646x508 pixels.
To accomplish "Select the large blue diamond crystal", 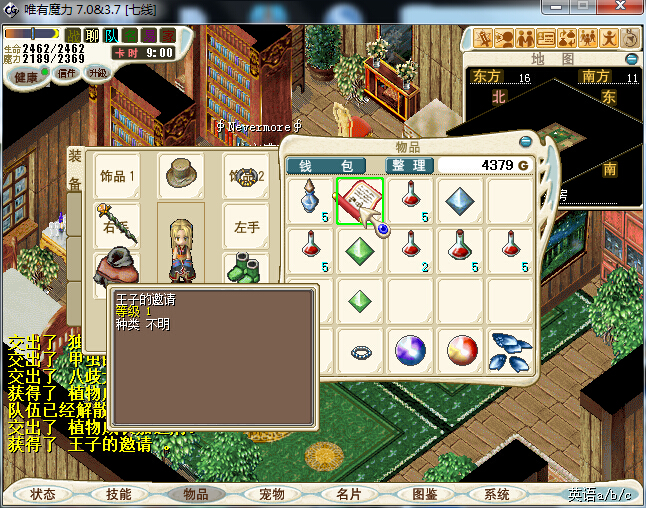I will click(x=461, y=200).
